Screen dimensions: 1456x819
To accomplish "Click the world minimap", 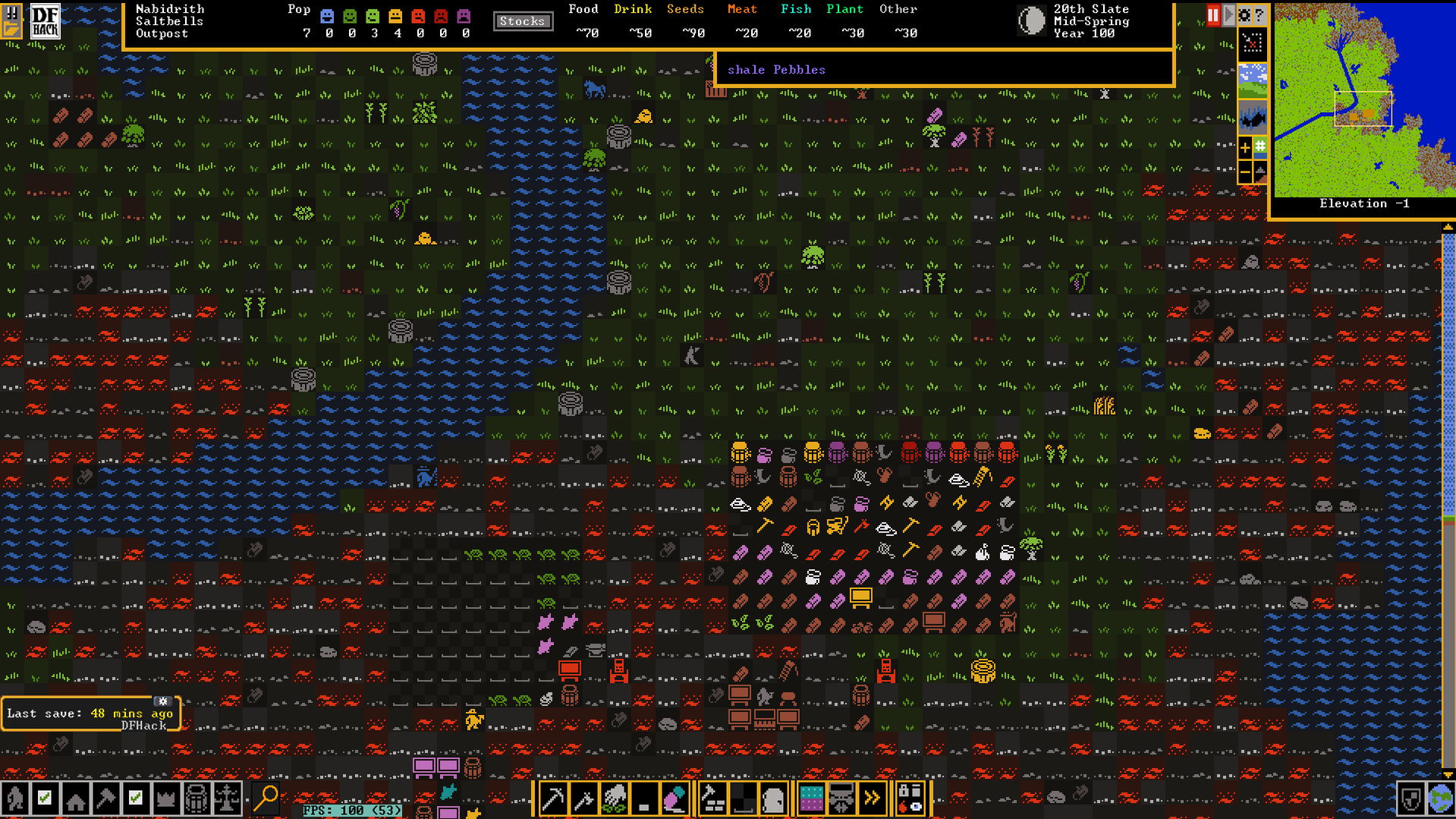I will [x=1363, y=100].
